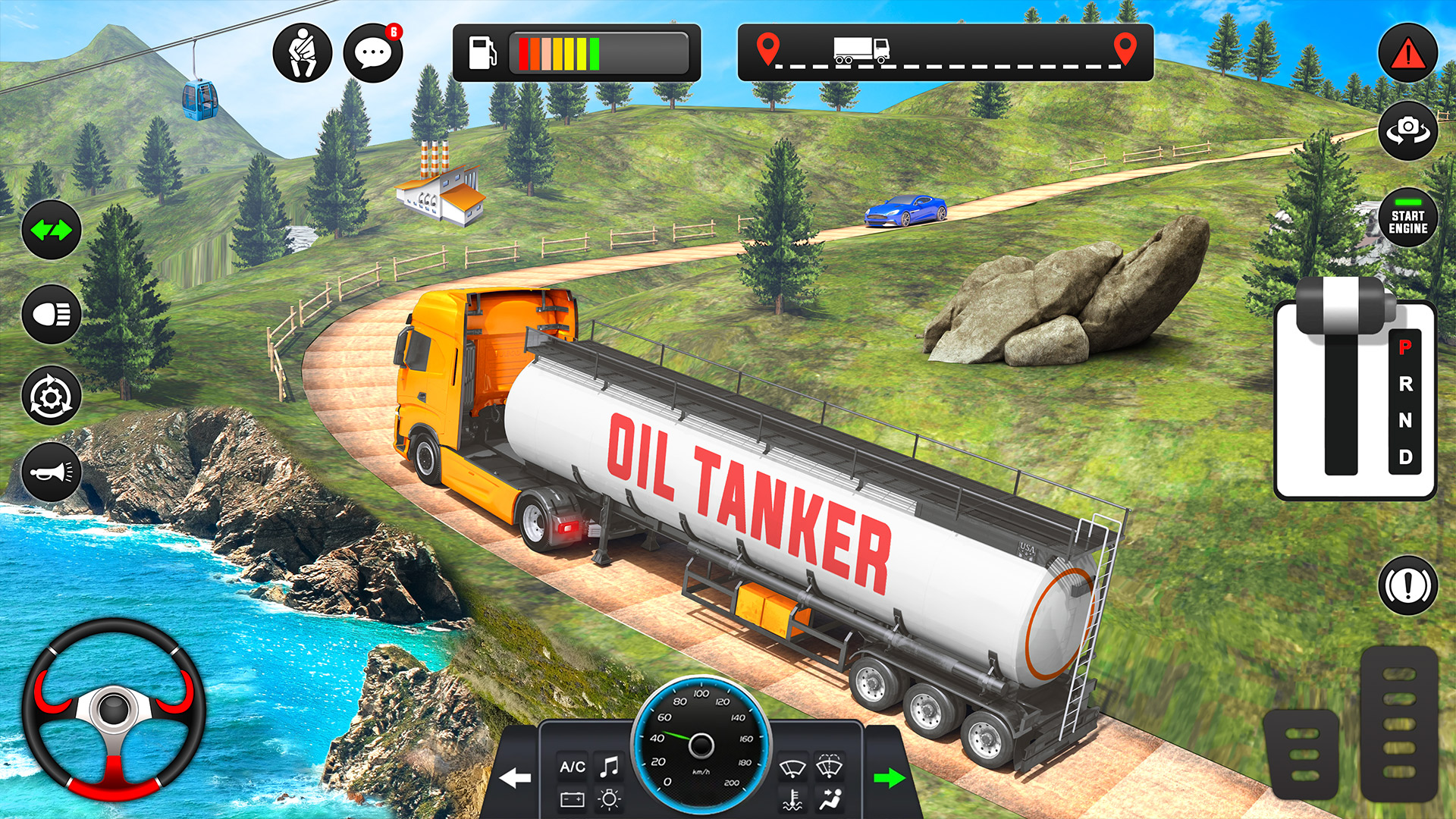The image size is (1456, 819).
Task: Honk the horn
Action: (x=52, y=472)
